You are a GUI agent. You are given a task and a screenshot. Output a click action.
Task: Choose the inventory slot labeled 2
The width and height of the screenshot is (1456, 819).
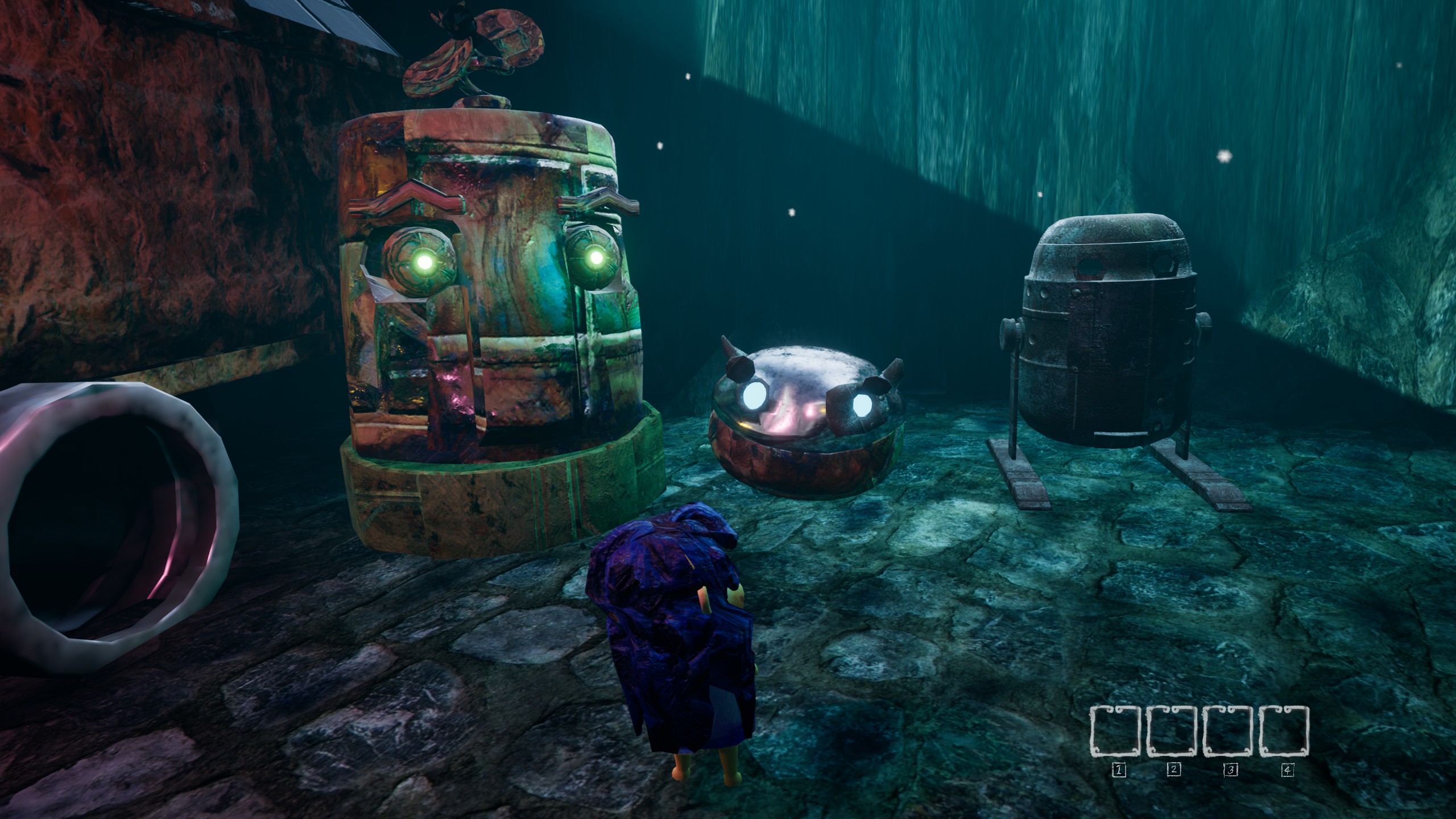click(1173, 731)
